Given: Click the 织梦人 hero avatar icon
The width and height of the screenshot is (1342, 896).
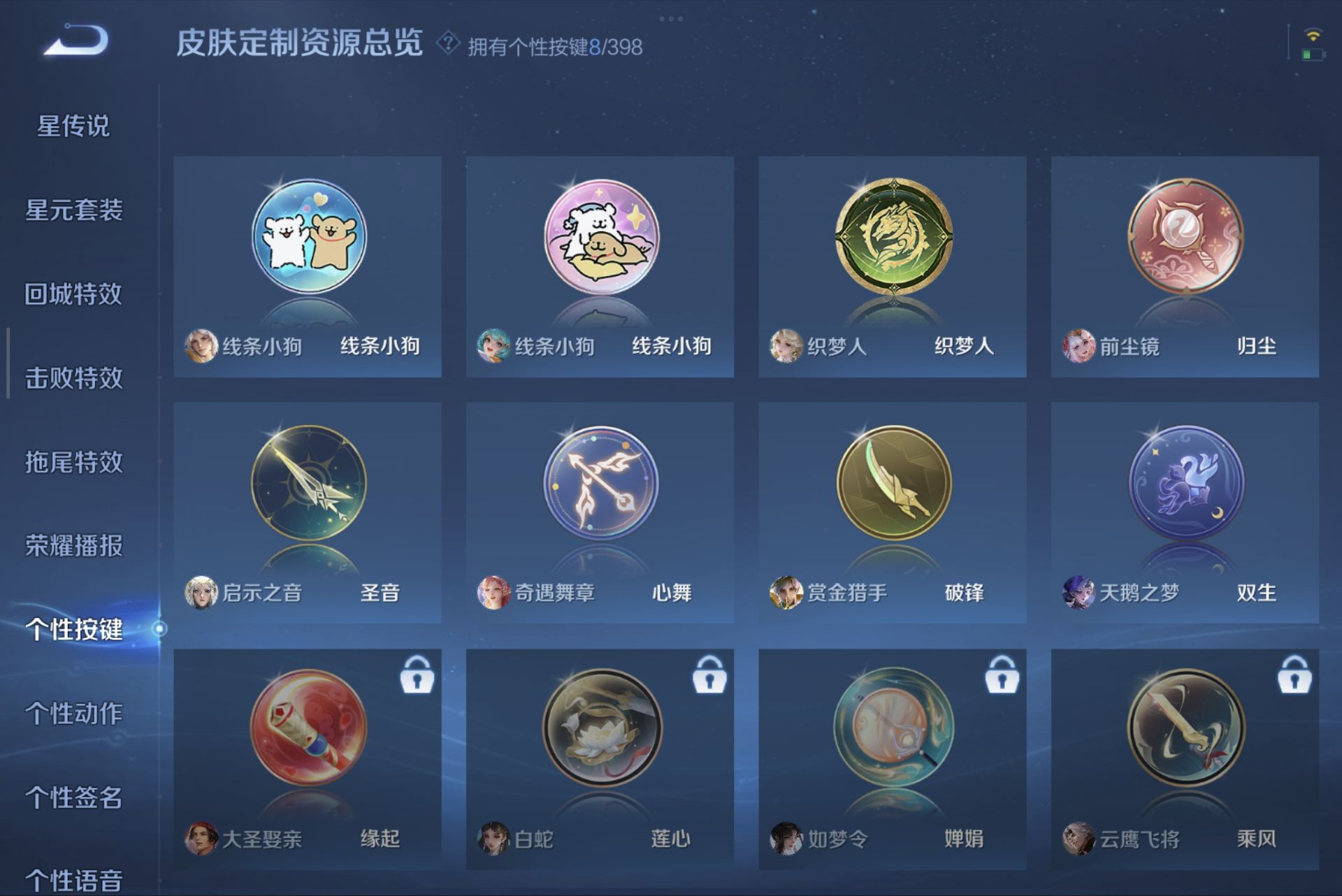Looking at the screenshot, I should [x=788, y=347].
